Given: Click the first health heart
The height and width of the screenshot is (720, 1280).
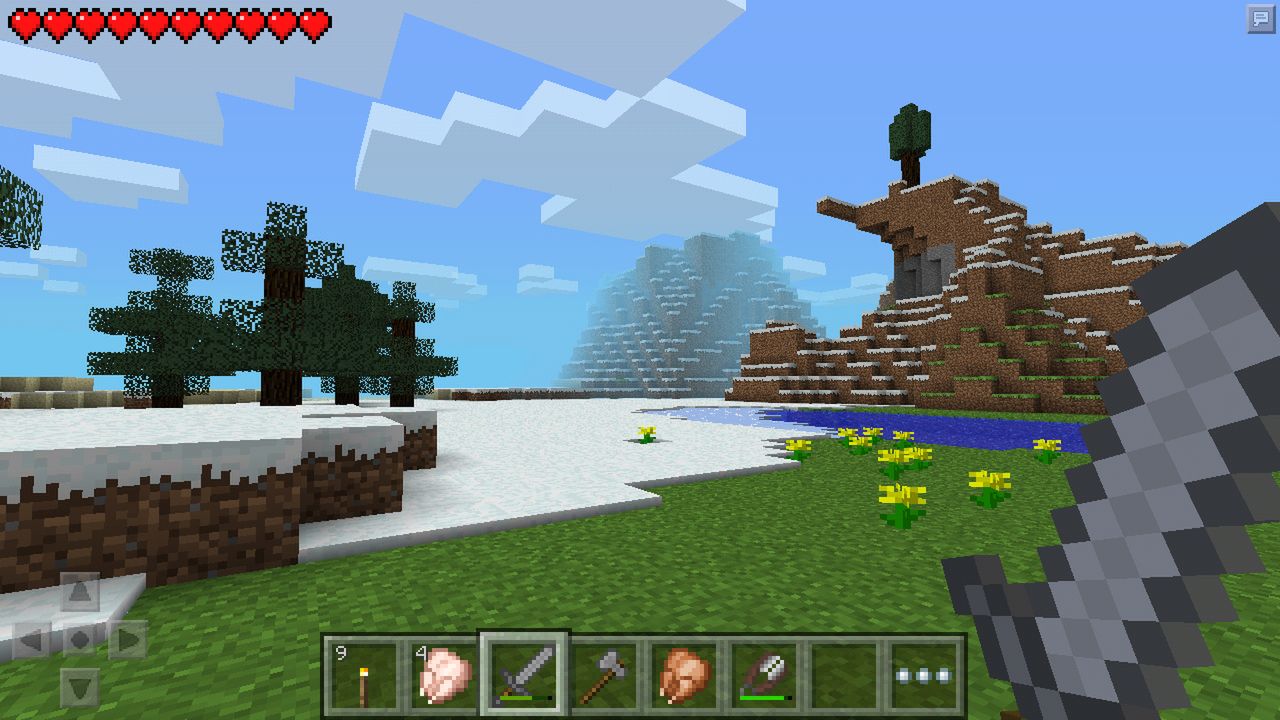Looking at the screenshot, I should (23, 22).
